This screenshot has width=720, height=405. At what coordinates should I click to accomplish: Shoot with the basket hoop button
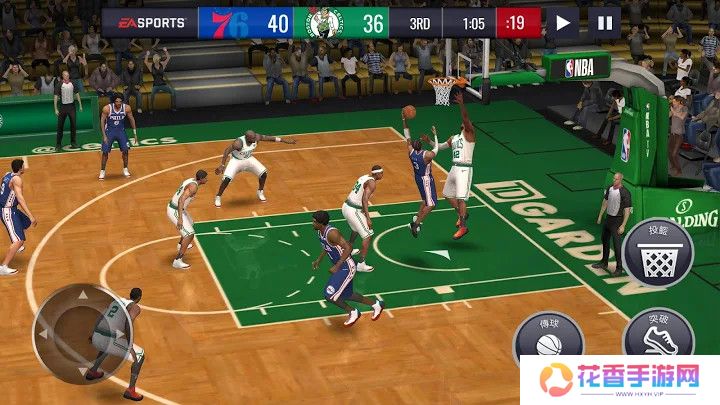(x=657, y=252)
